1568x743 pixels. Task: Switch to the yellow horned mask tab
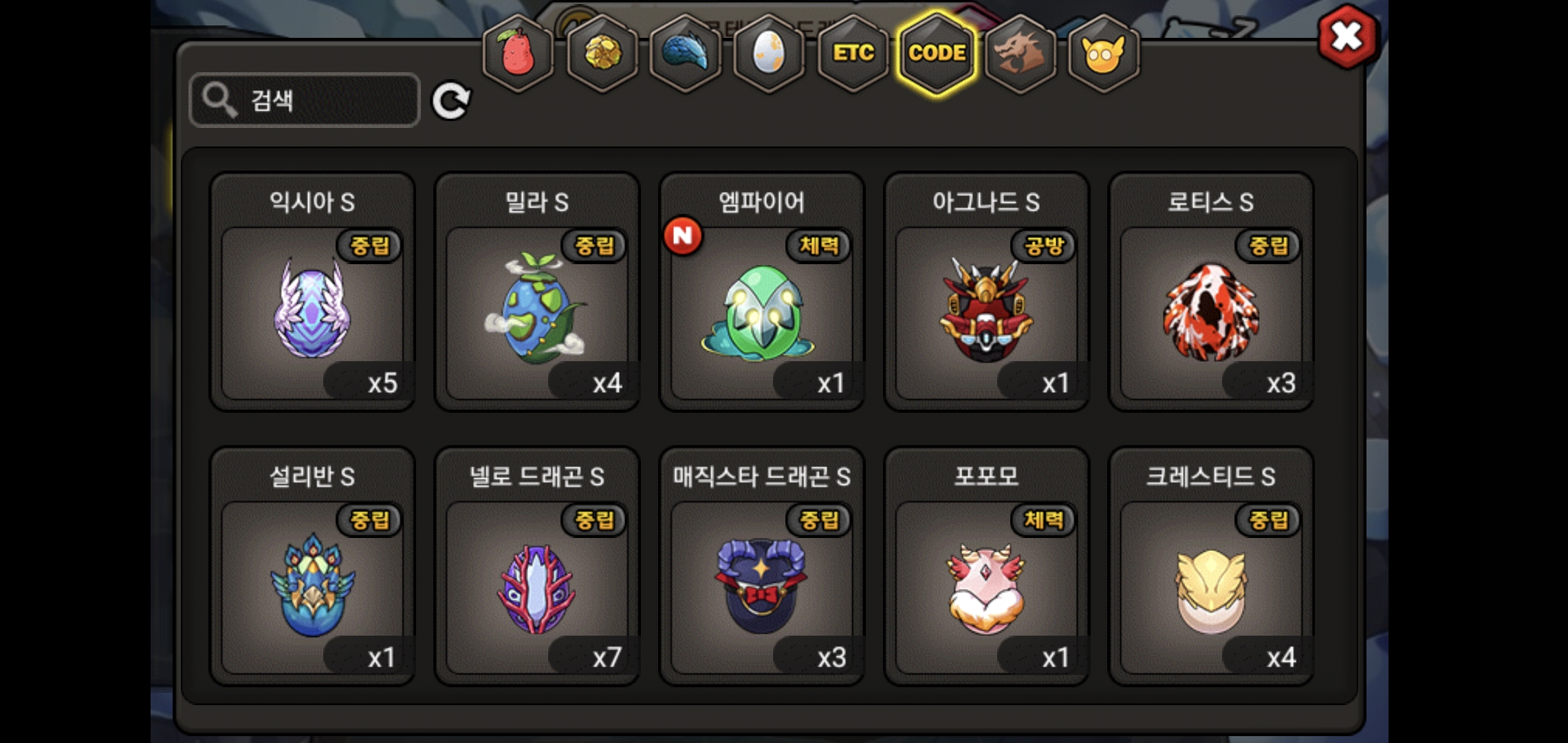point(1103,53)
